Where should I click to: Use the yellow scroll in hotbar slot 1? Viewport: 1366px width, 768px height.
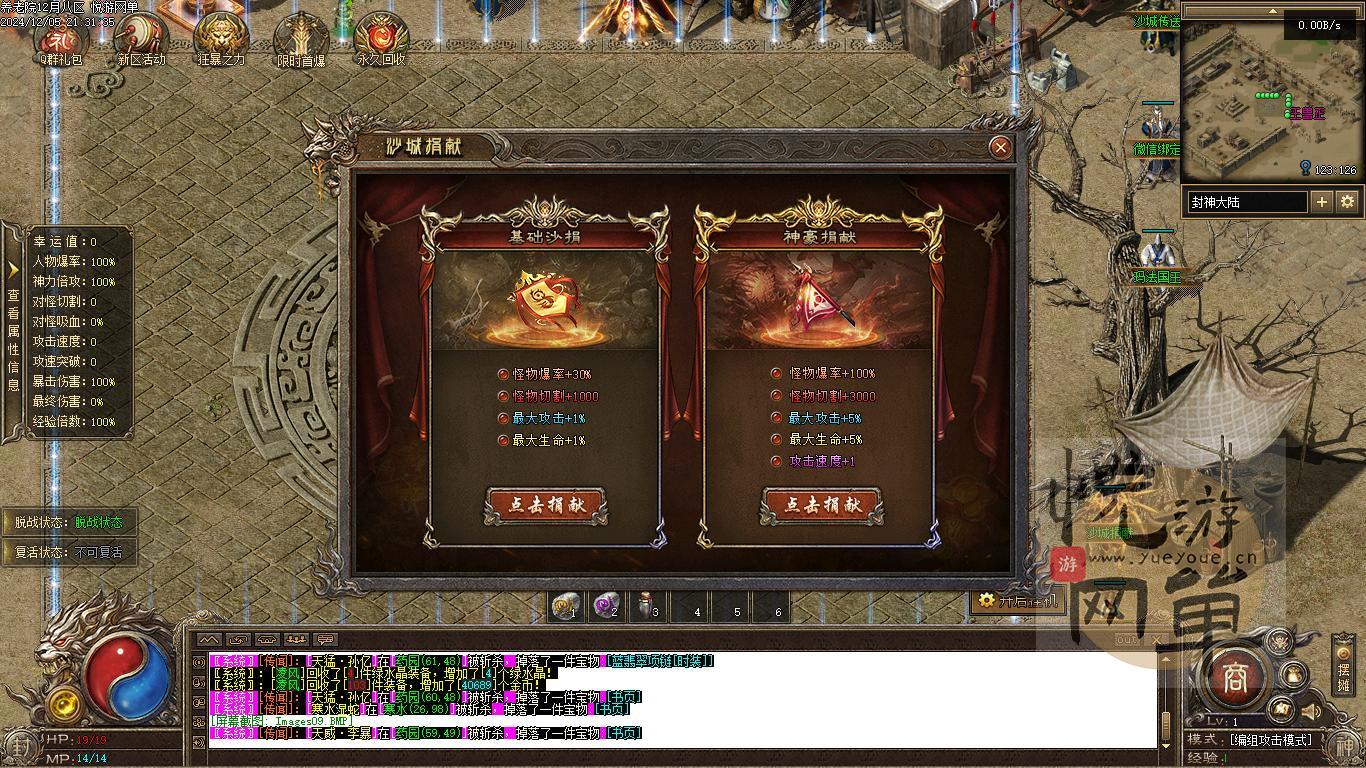coord(567,605)
